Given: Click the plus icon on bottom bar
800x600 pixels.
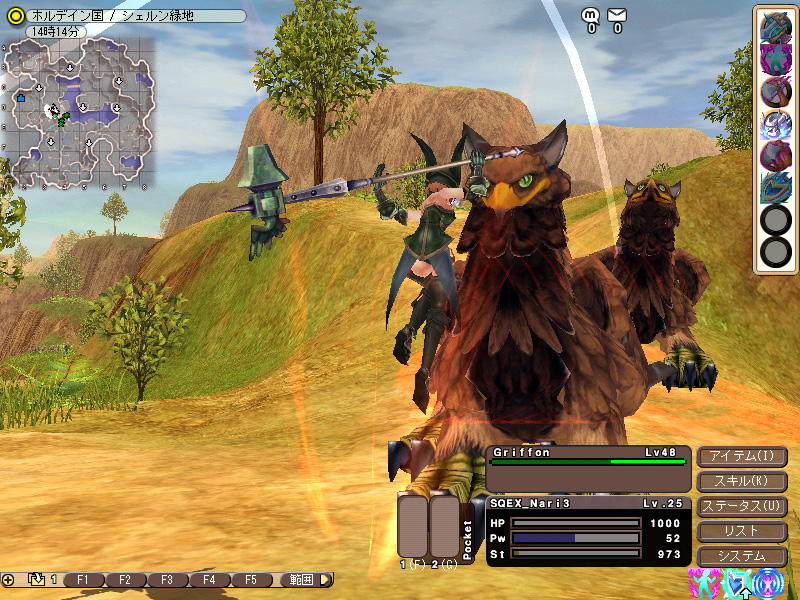Looking at the screenshot, I should pyautogui.click(x=8, y=580).
